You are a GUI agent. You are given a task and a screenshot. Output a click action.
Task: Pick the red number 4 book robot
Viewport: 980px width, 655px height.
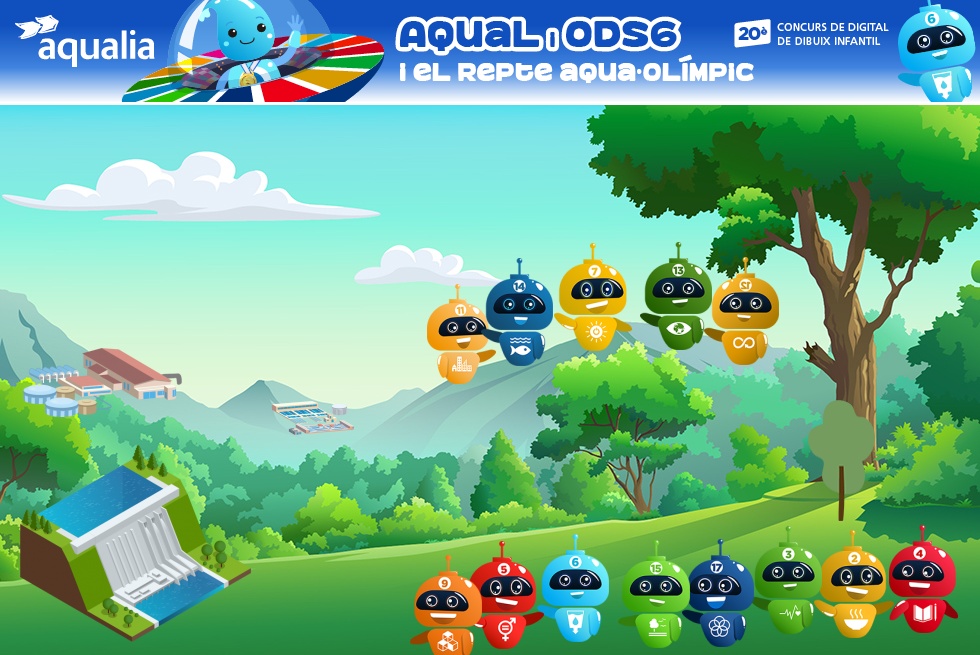[921, 584]
